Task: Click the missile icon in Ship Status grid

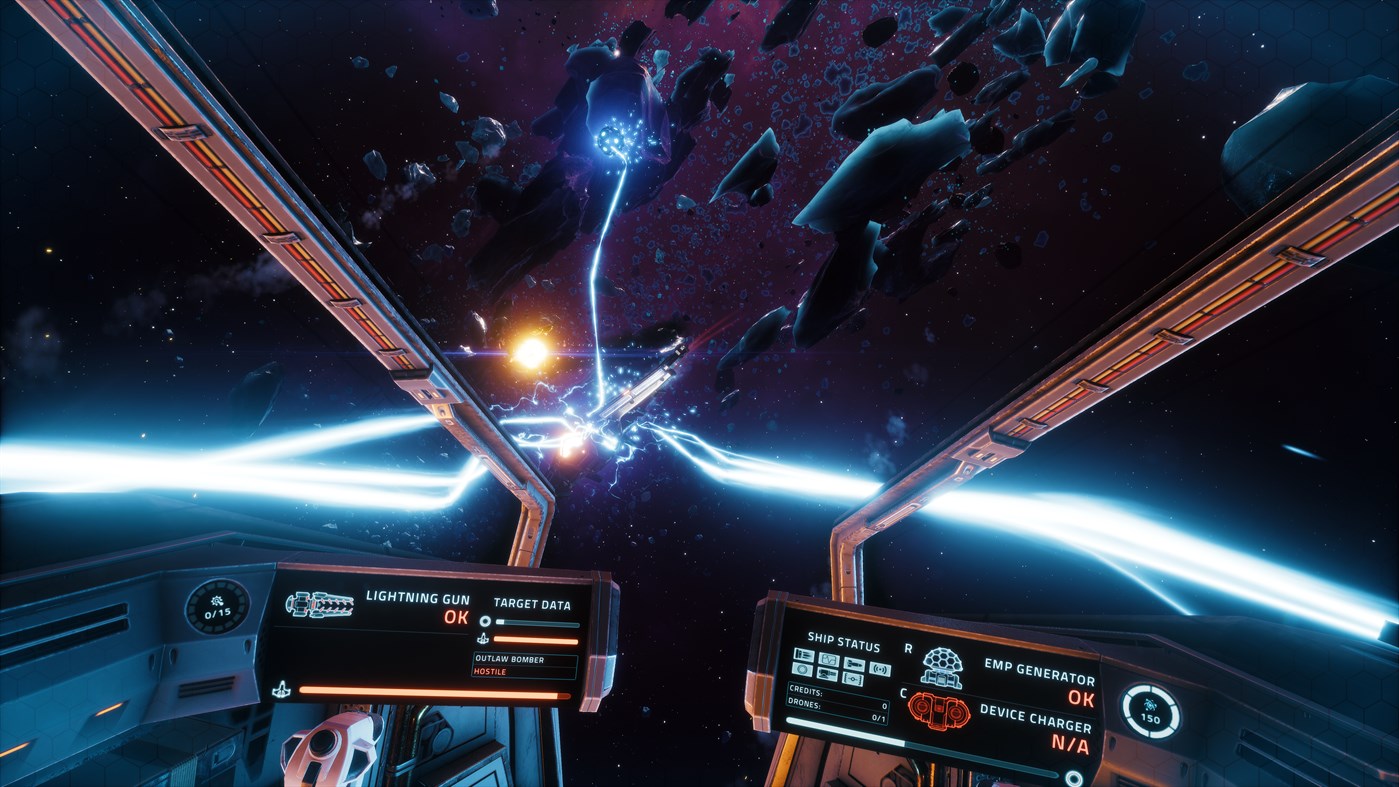Action: 855,664
